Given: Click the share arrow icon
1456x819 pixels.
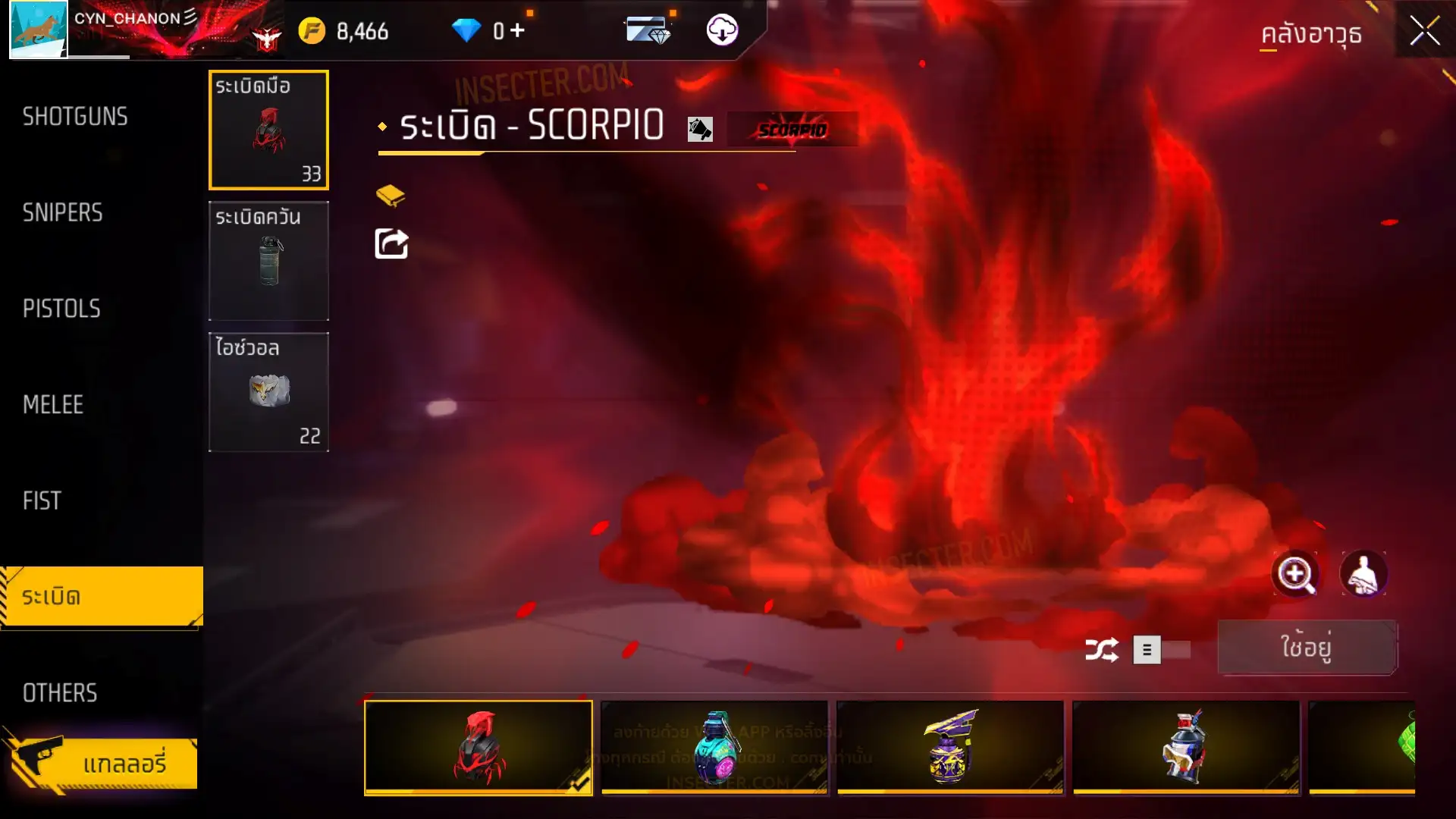Looking at the screenshot, I should [x=391, y=244].
